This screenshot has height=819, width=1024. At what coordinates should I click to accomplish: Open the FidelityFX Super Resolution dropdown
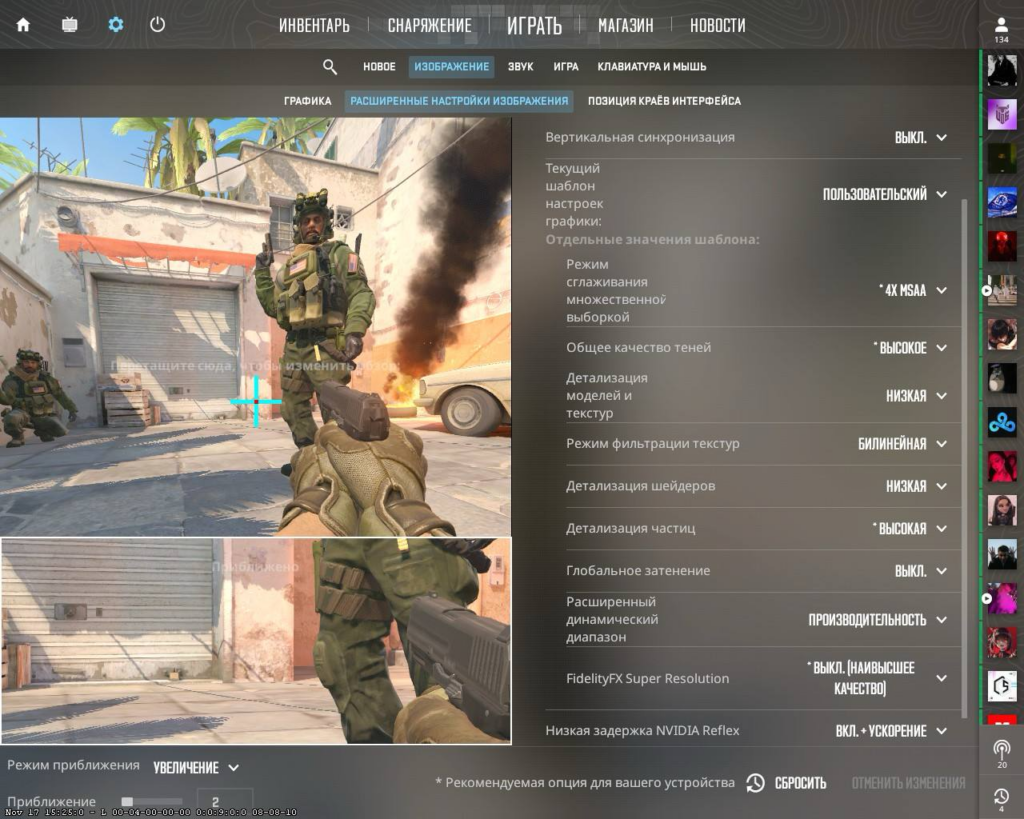[876, 678]
